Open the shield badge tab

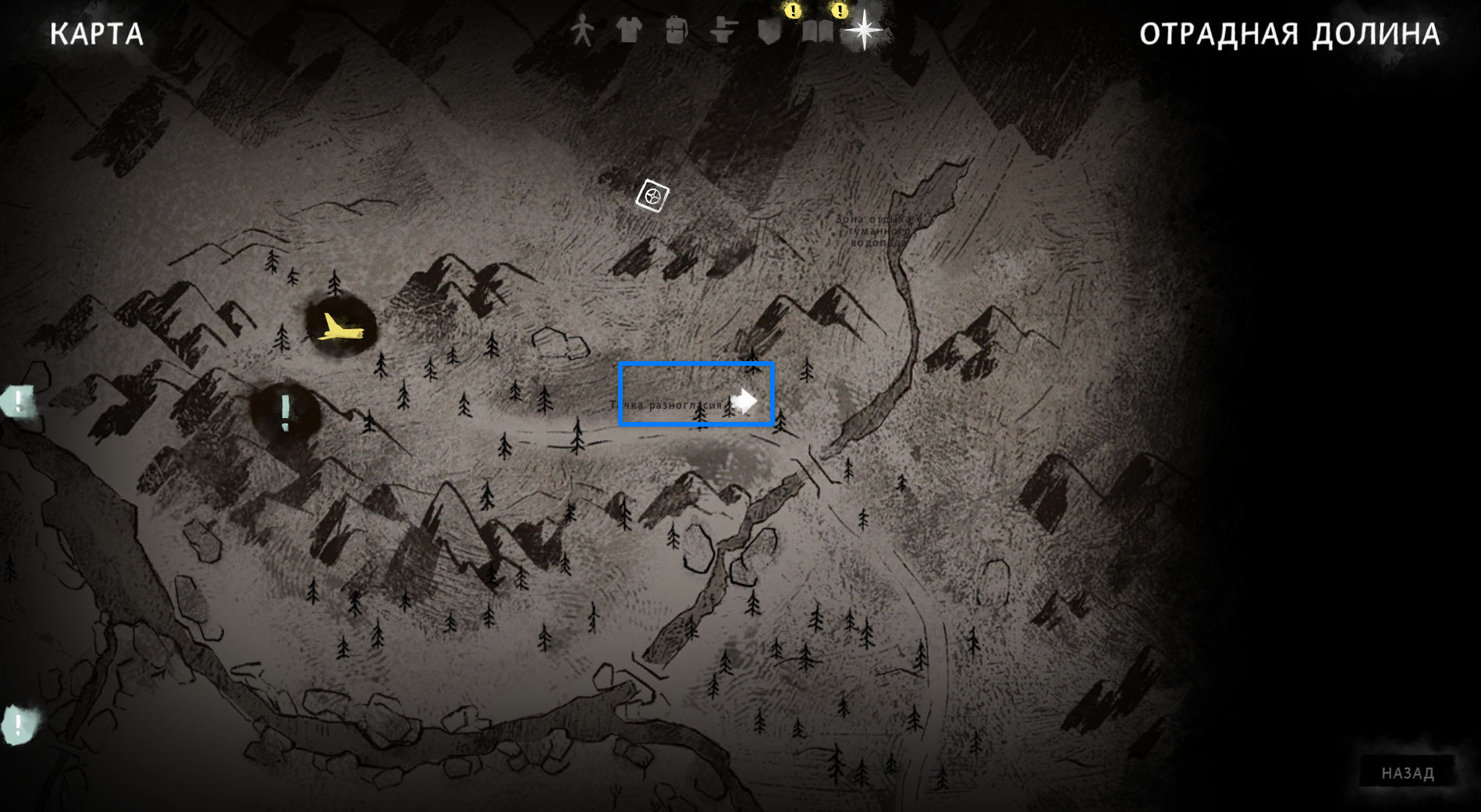coord(769,31)
